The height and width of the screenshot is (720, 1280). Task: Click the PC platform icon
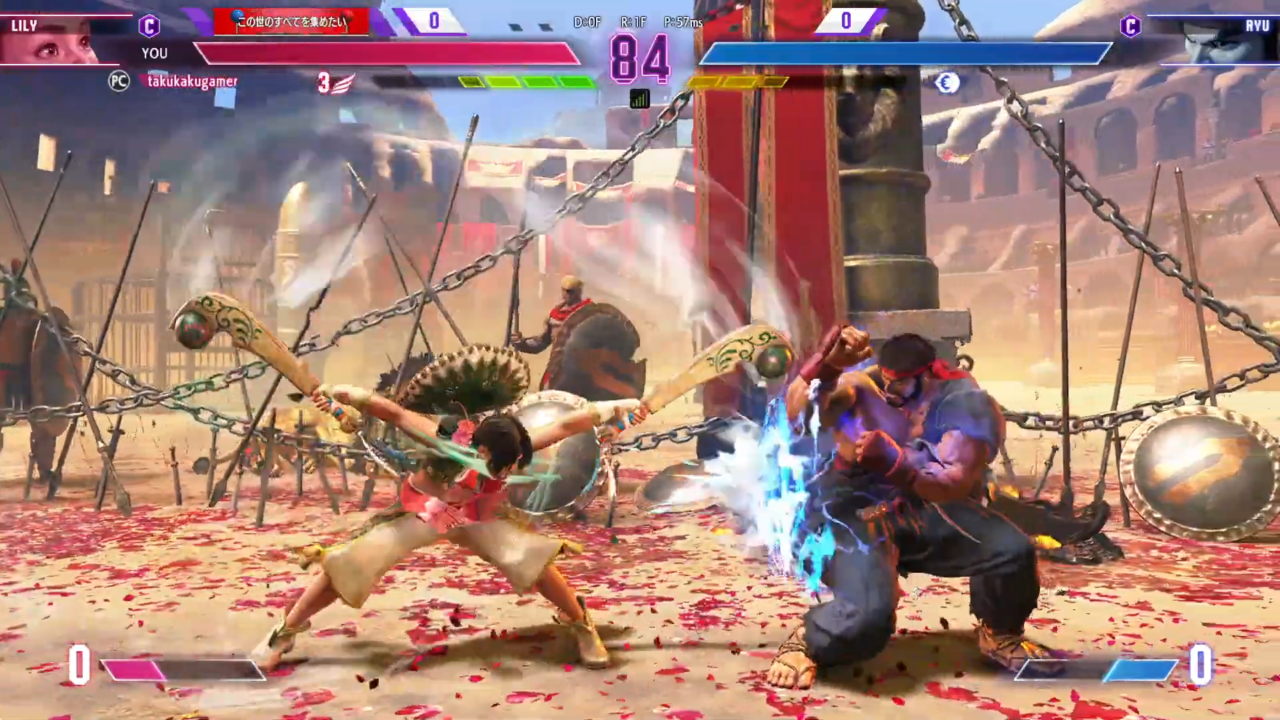pos(119,82)
